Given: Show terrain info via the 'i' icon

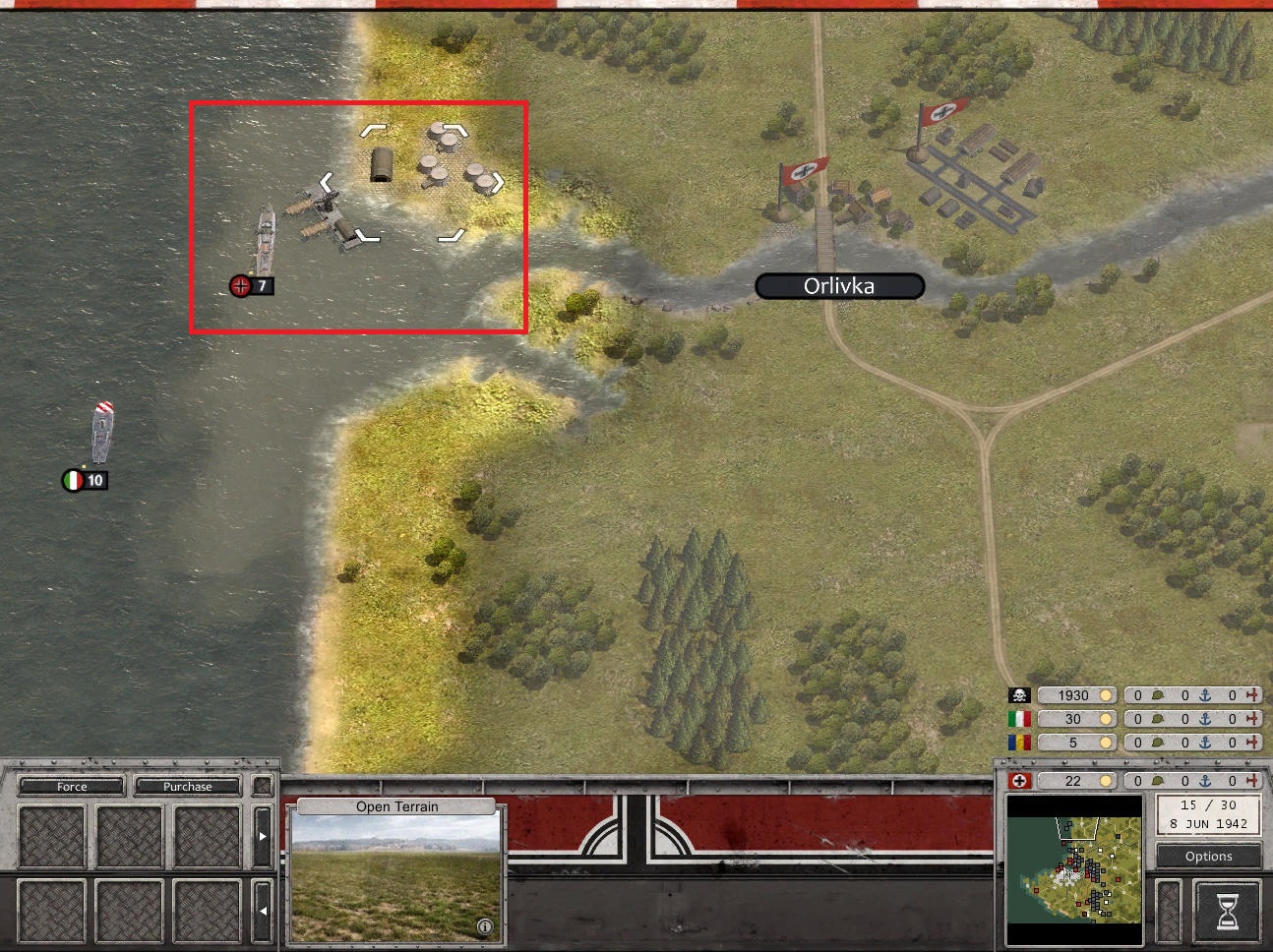Looking at the screenshot, I should 484,926.
